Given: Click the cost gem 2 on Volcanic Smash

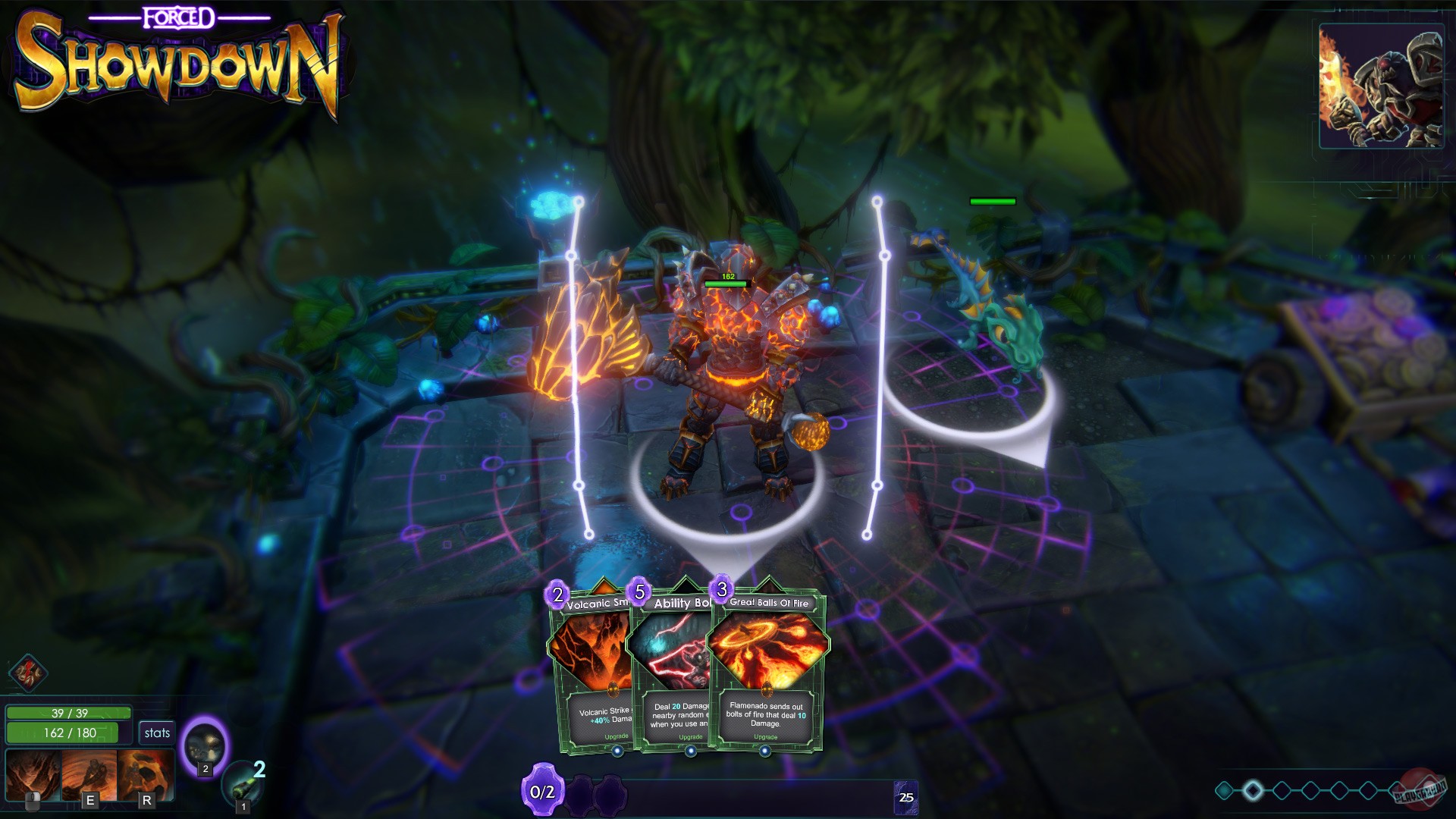Looking at the screenshot, I should [556, 596].
